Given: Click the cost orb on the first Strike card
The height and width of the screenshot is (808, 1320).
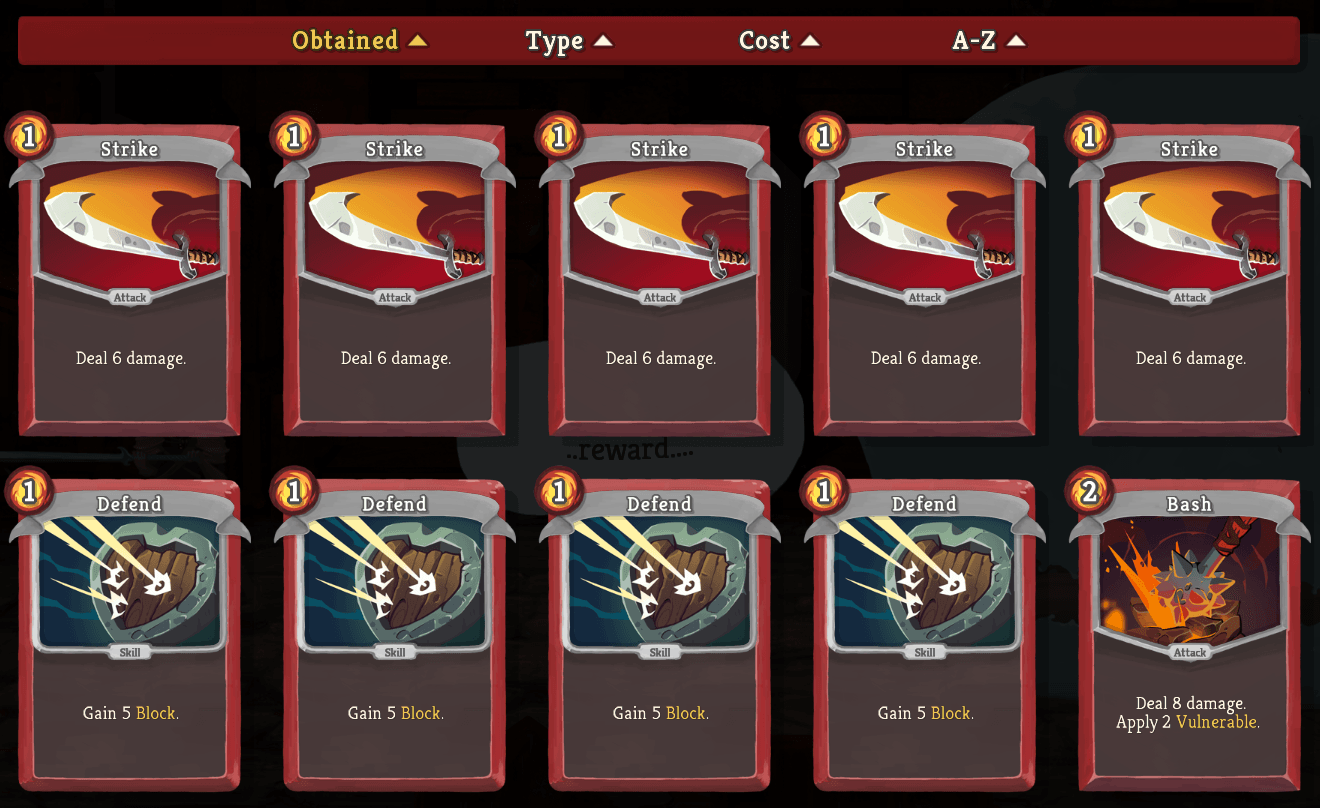Looking at the screenshot, I should coord(30,136).
